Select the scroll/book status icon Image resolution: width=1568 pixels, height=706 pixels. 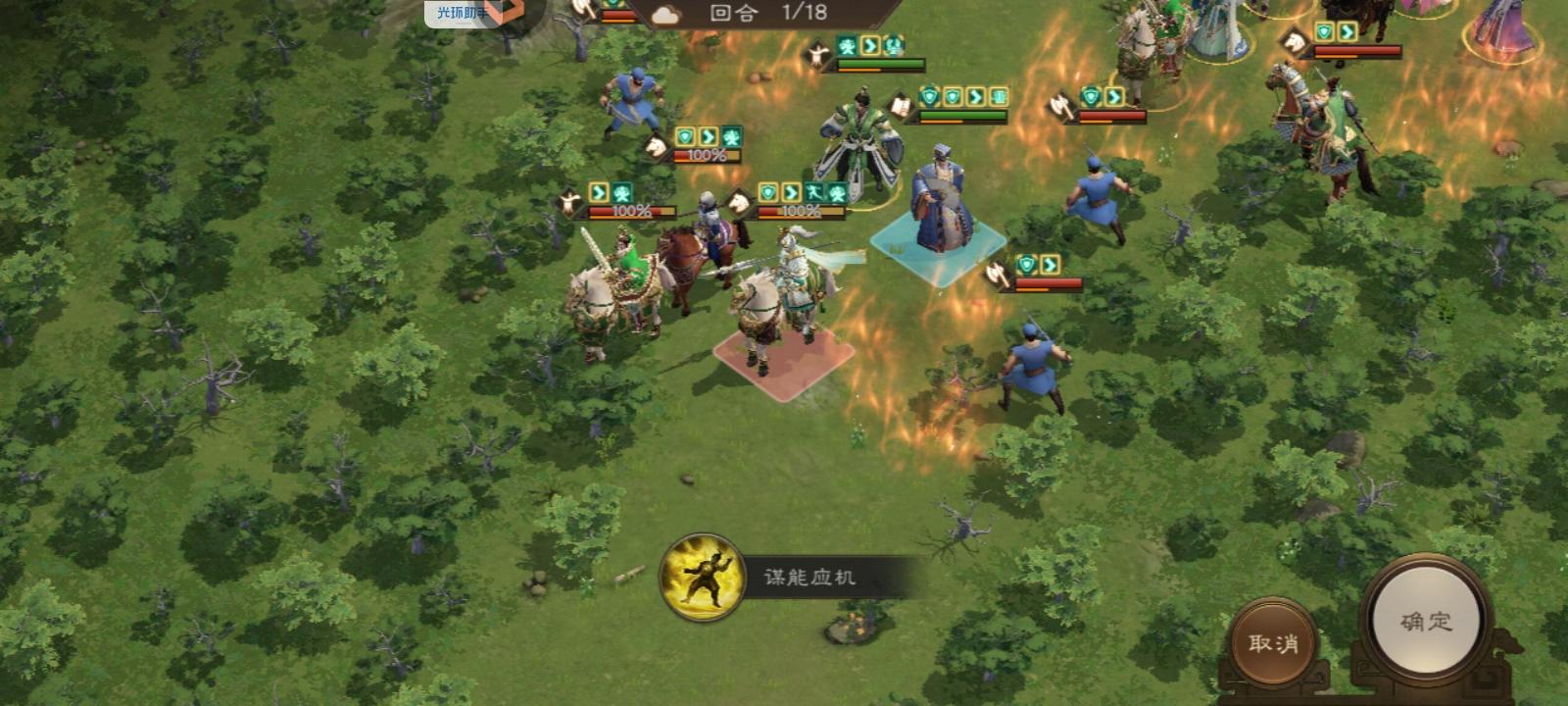[x=902, y=106]
